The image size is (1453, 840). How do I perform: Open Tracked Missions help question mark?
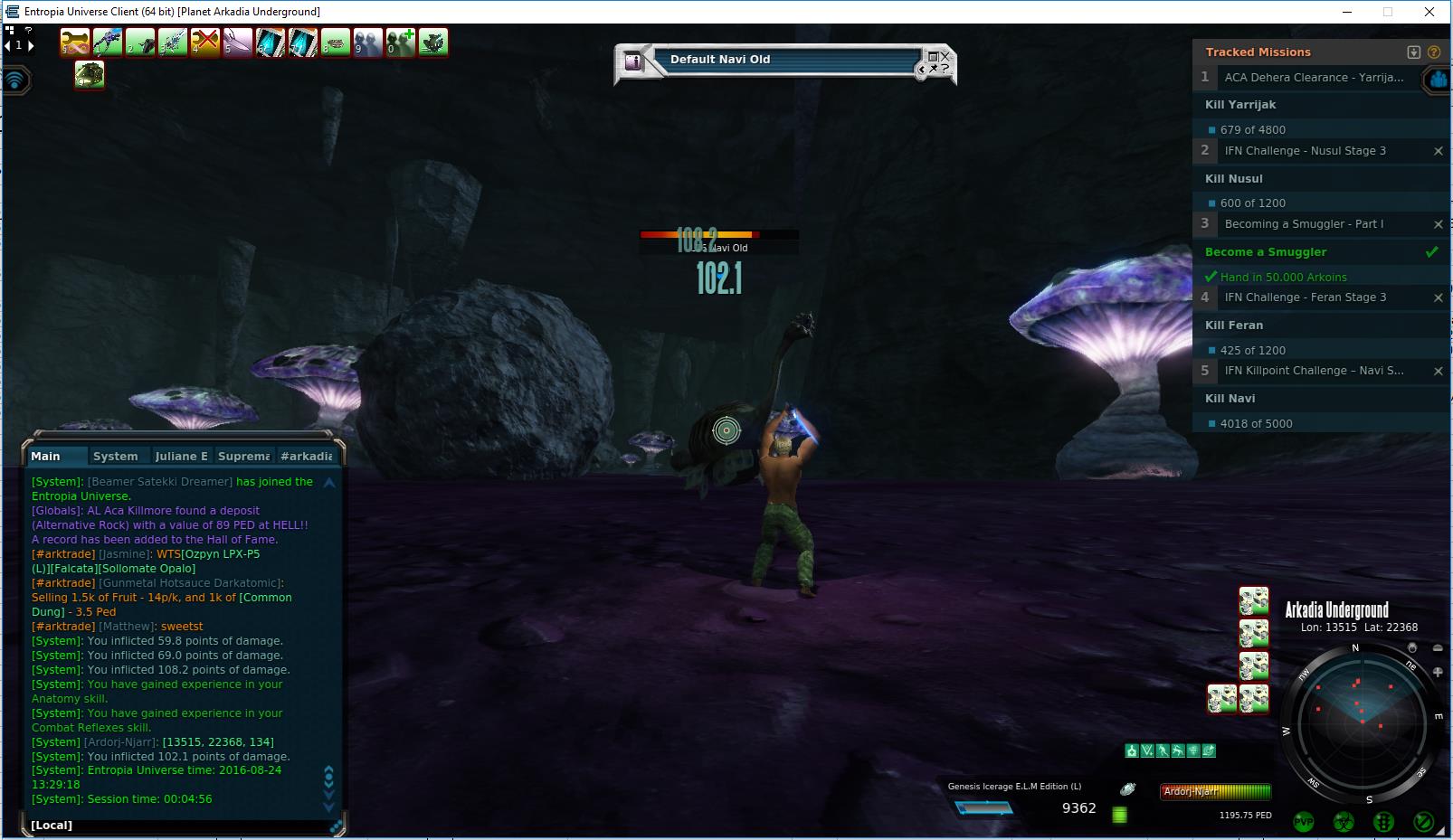point(1434,52)
